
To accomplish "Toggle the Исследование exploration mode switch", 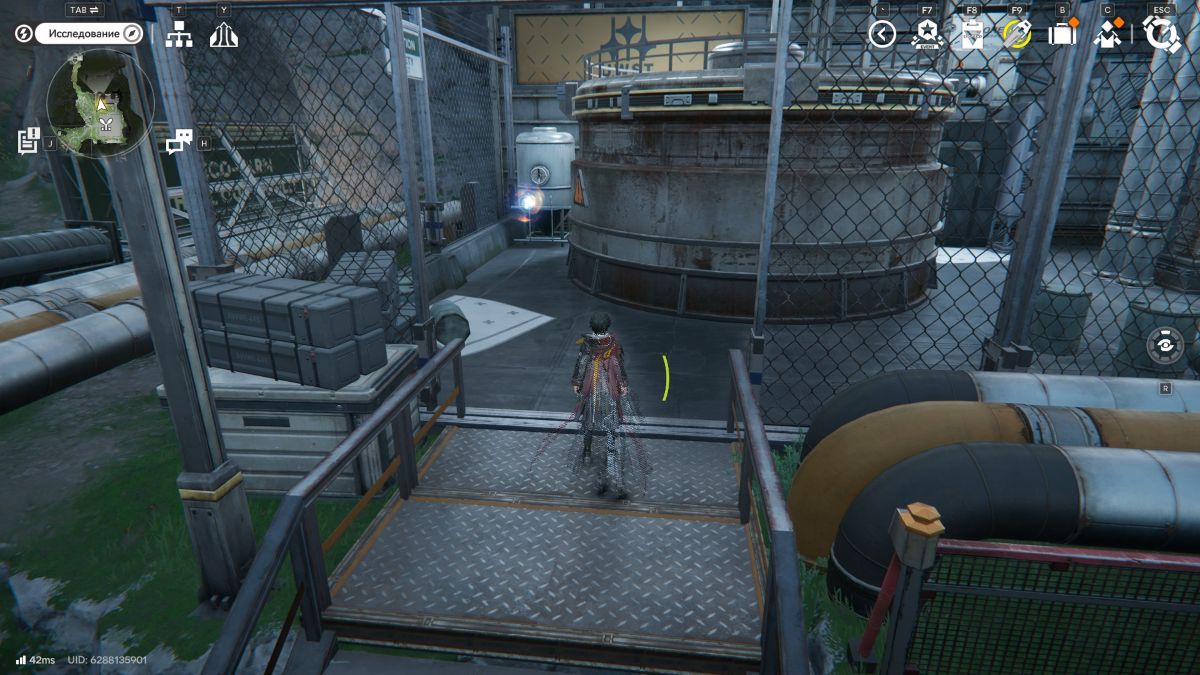I will [x=90, y=34].
